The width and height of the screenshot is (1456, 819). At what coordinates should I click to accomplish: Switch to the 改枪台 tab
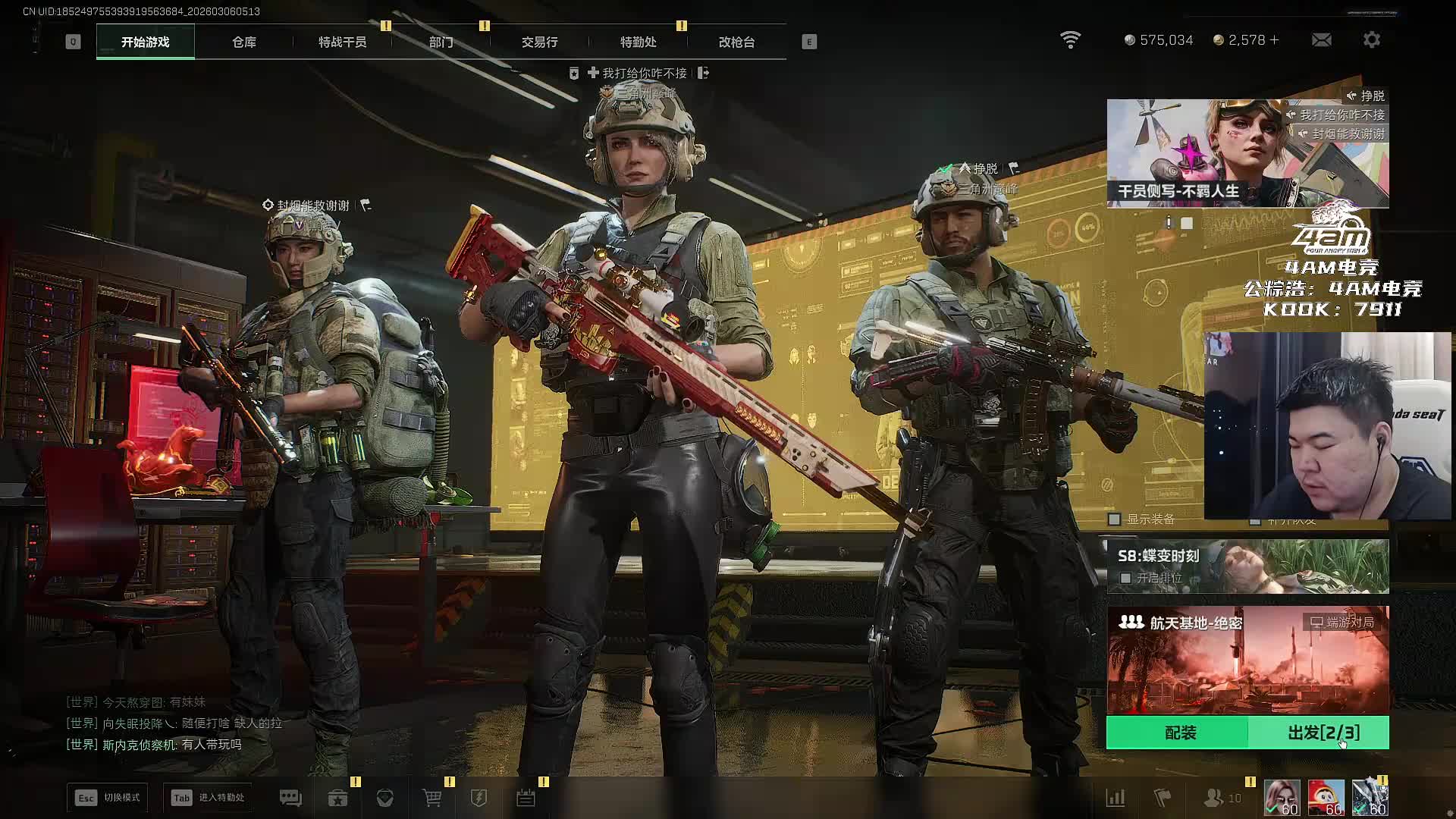[736, 42]
